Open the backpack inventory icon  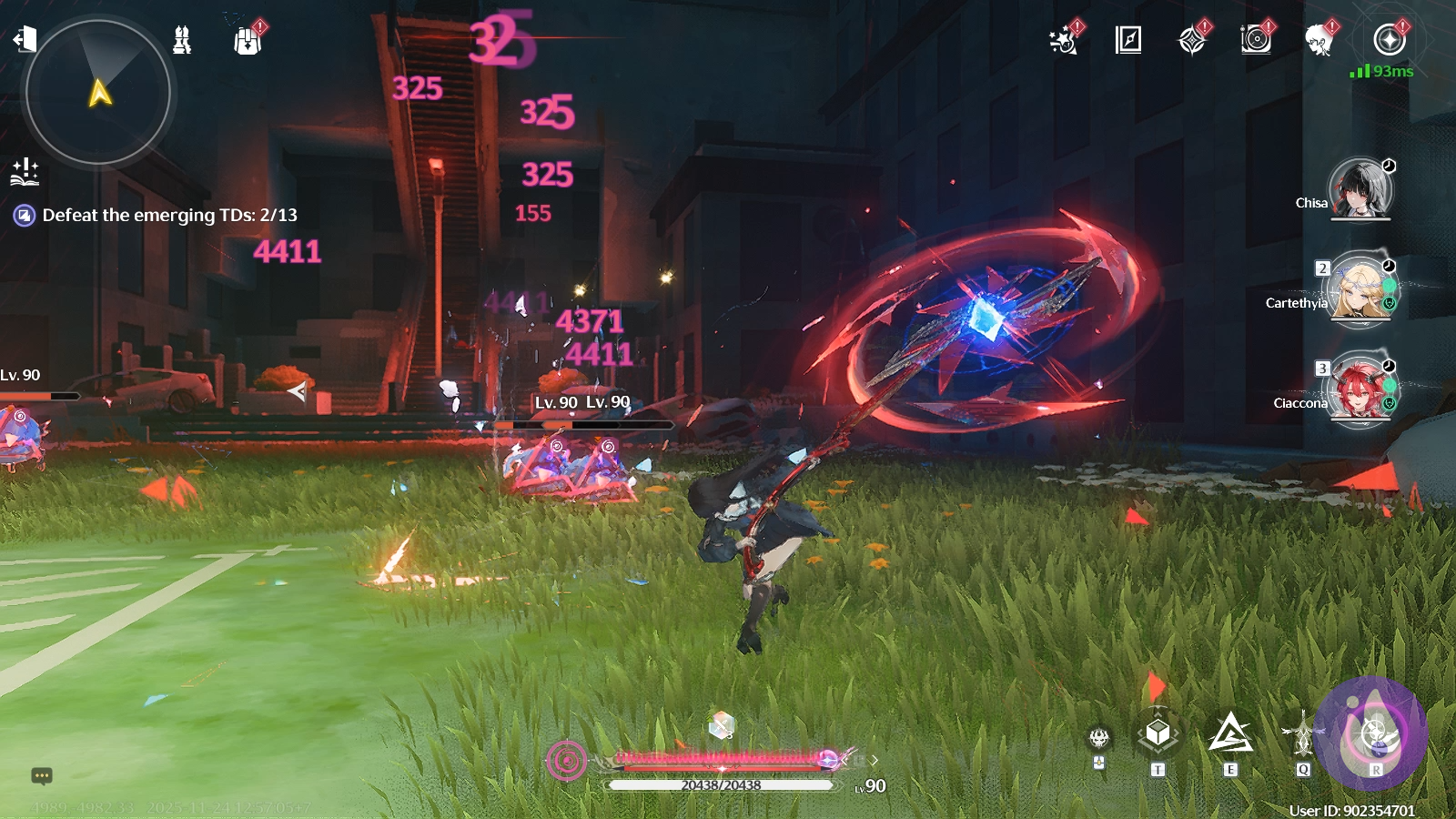[x=248, y=41]
